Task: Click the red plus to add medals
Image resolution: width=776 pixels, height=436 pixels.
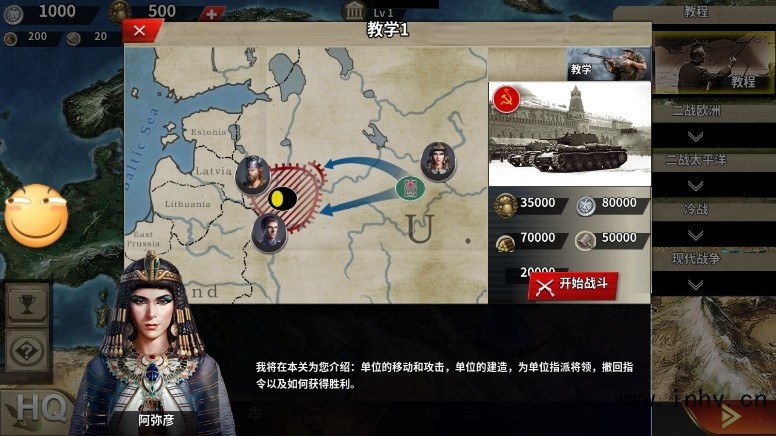Action: [212, 14]
